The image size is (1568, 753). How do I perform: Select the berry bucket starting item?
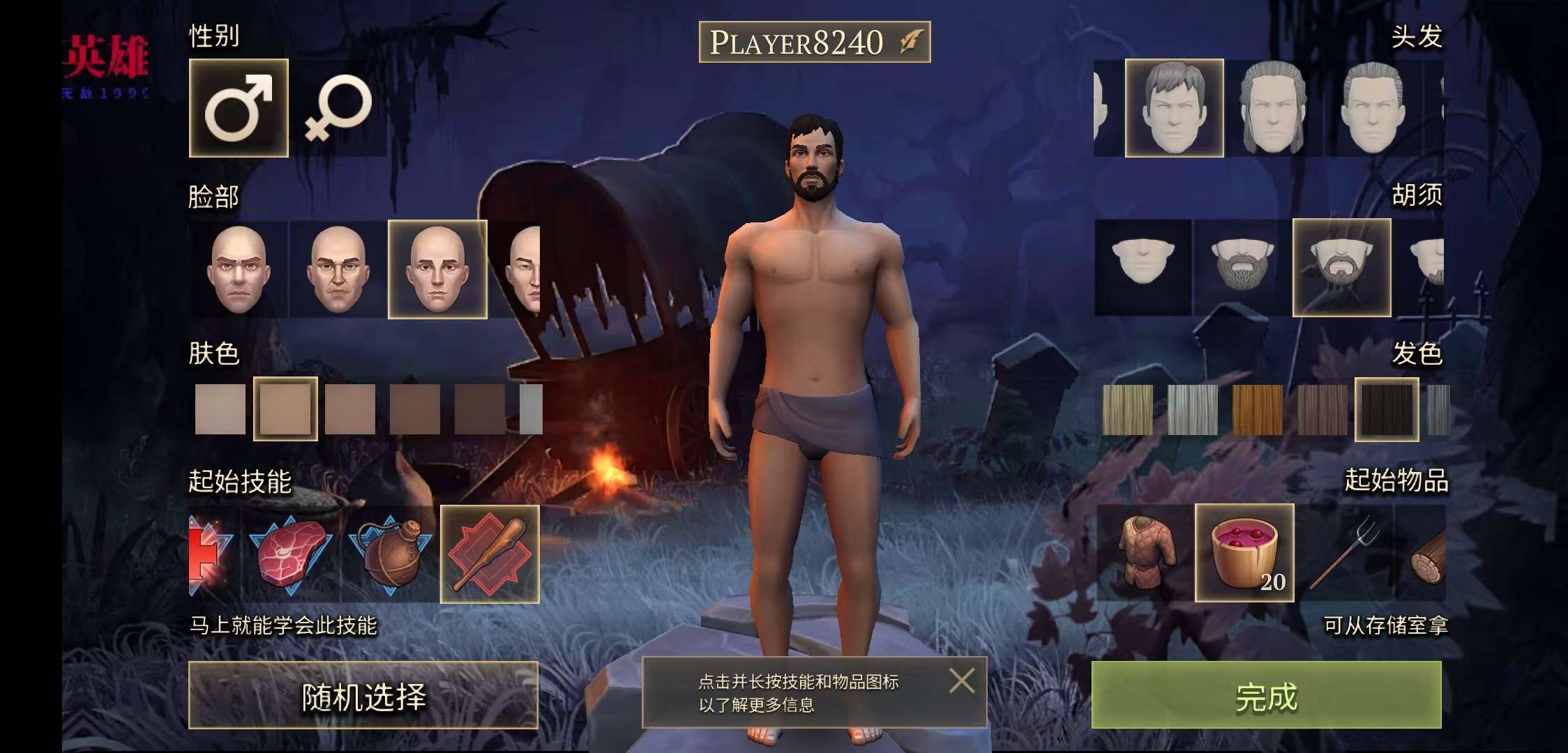(x=1244, y=553)
